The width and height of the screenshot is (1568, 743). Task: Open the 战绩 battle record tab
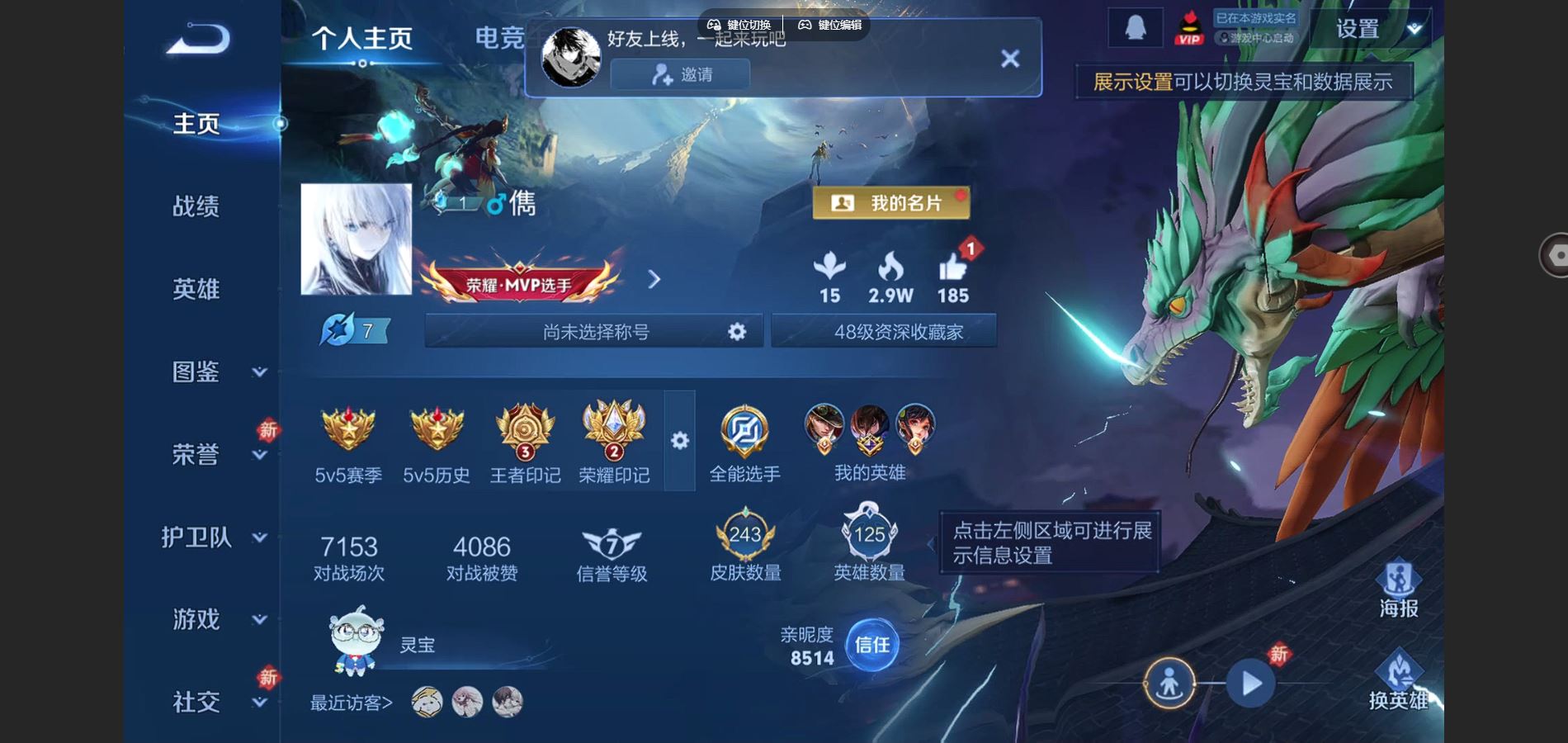tap(196, 206)
